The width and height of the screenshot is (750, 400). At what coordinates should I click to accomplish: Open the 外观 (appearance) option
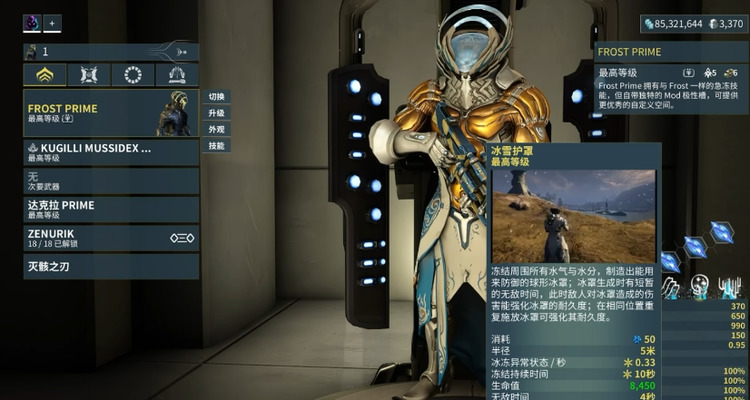coord(216,129)
